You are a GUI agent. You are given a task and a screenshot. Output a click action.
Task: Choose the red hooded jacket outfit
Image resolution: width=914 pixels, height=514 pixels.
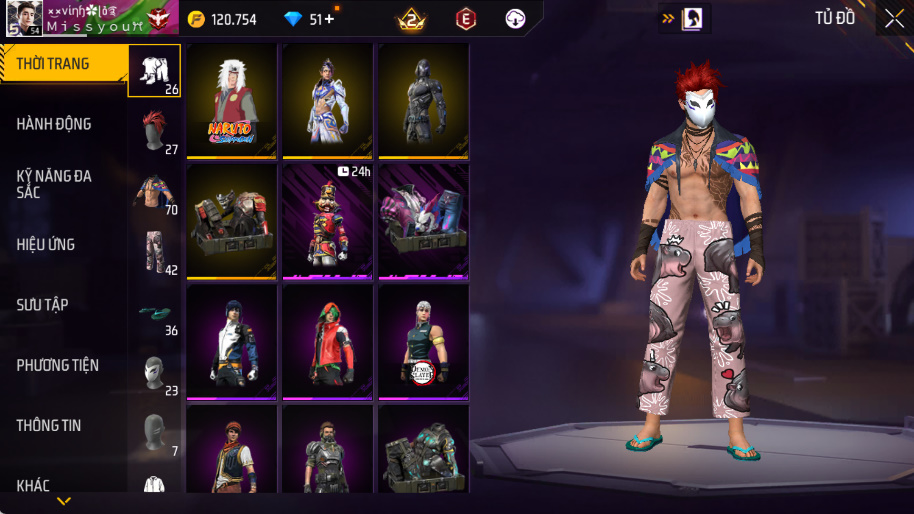click(327, 341)
